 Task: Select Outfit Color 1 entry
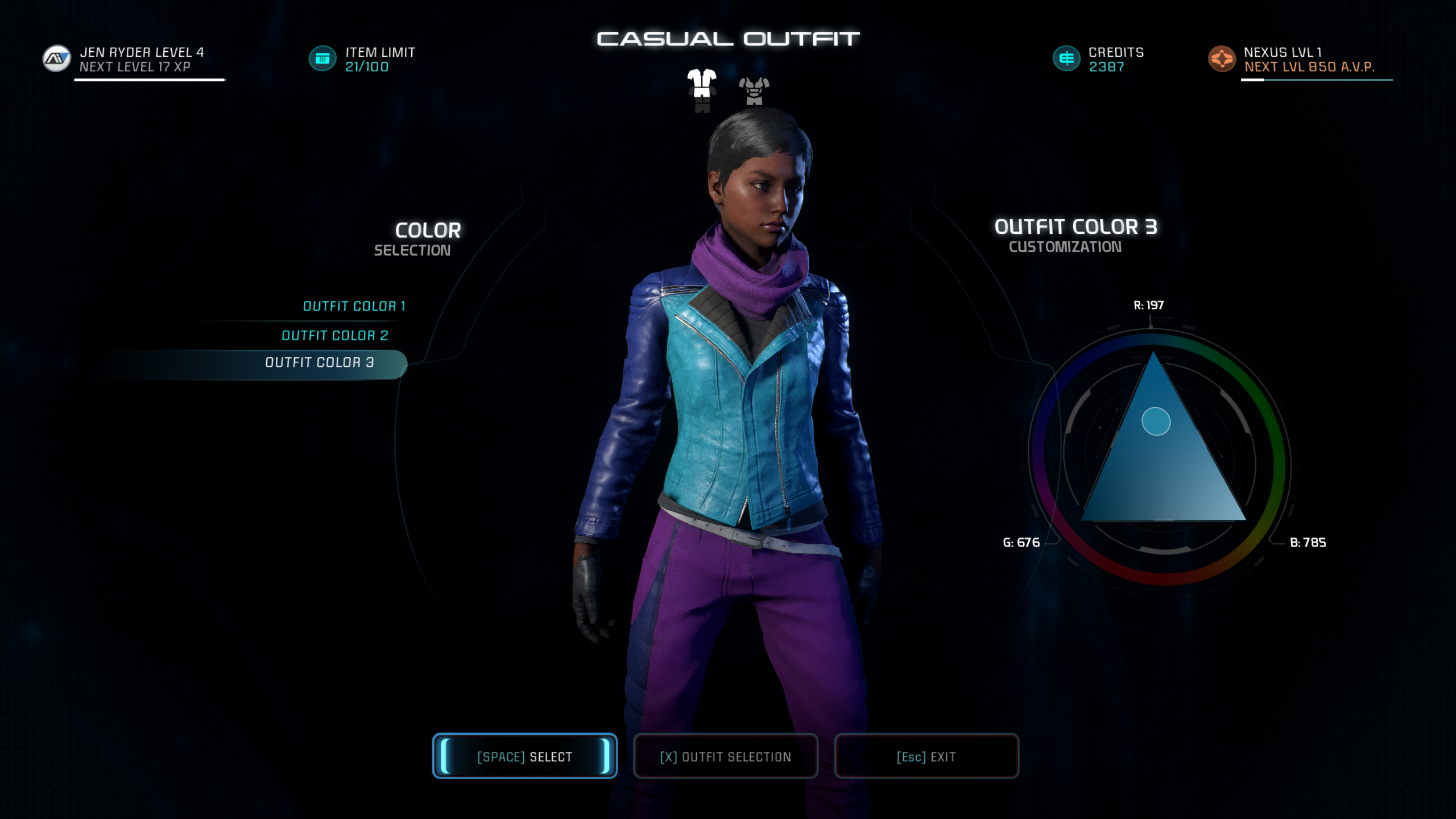(354, 307)
